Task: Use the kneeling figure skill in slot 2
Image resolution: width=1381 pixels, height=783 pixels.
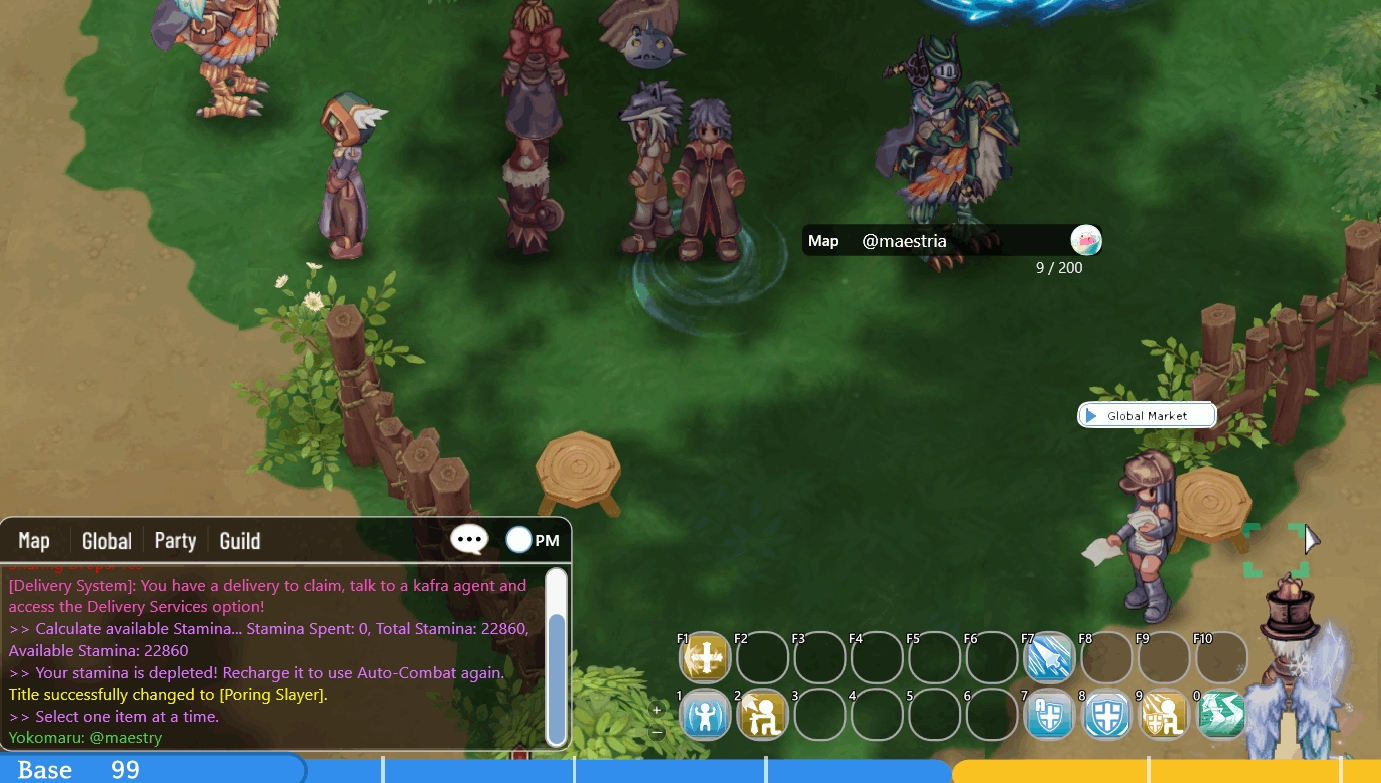Action: point(762,716)
